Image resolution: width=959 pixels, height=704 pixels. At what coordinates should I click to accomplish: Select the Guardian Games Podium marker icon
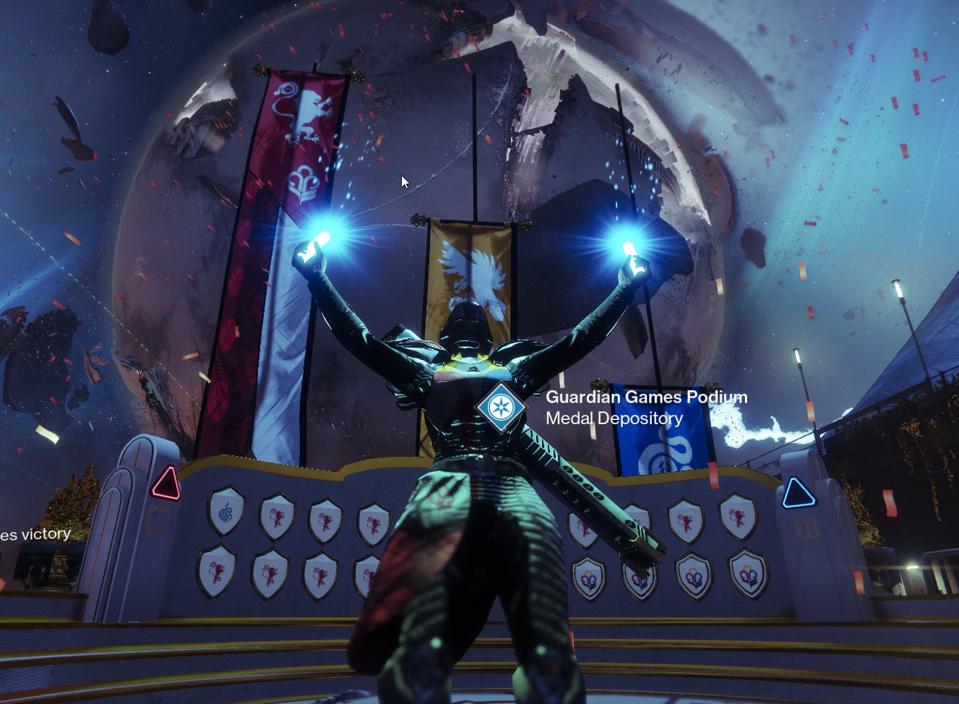(501, 407)
